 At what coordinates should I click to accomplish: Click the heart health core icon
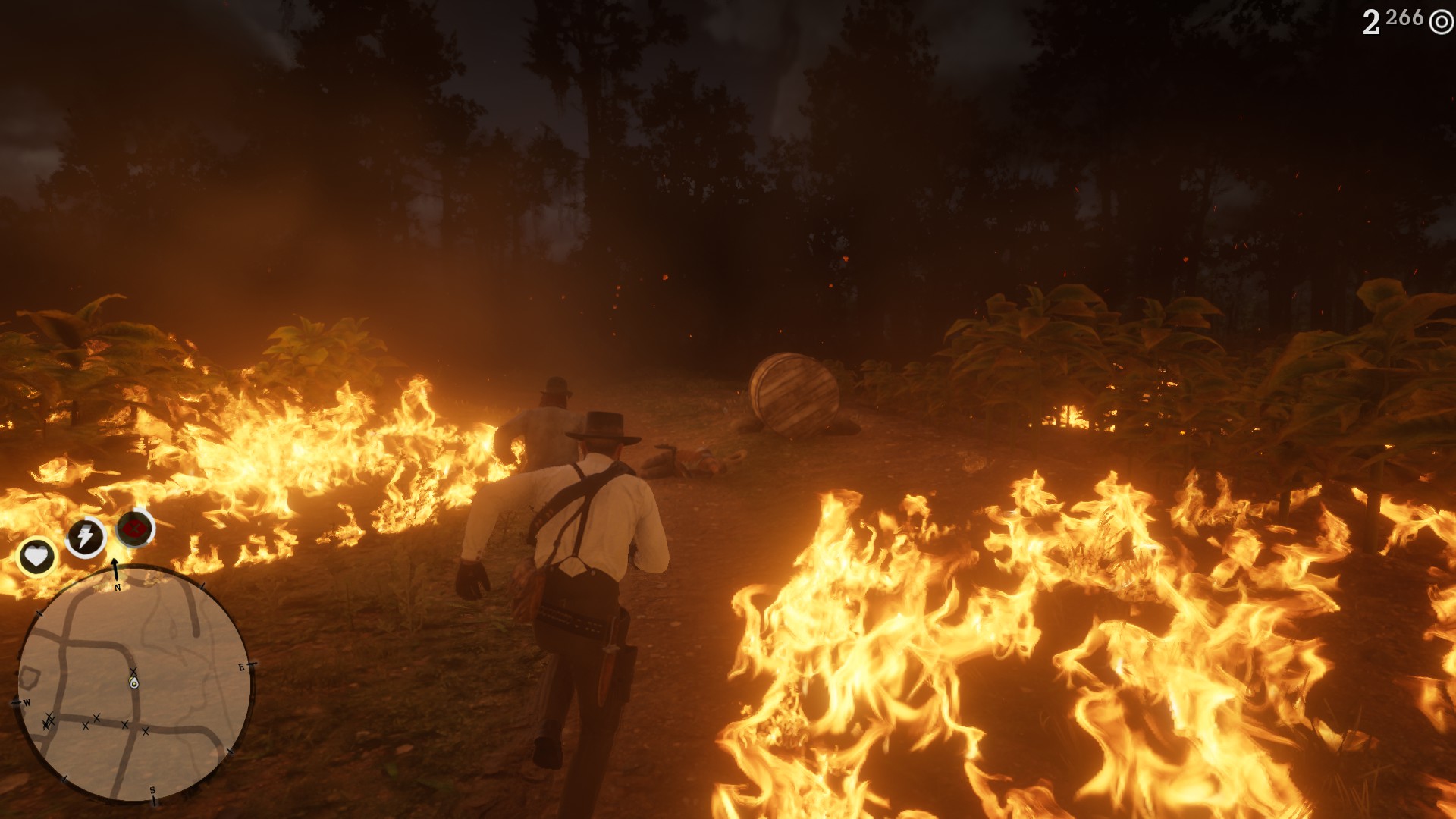36,557
